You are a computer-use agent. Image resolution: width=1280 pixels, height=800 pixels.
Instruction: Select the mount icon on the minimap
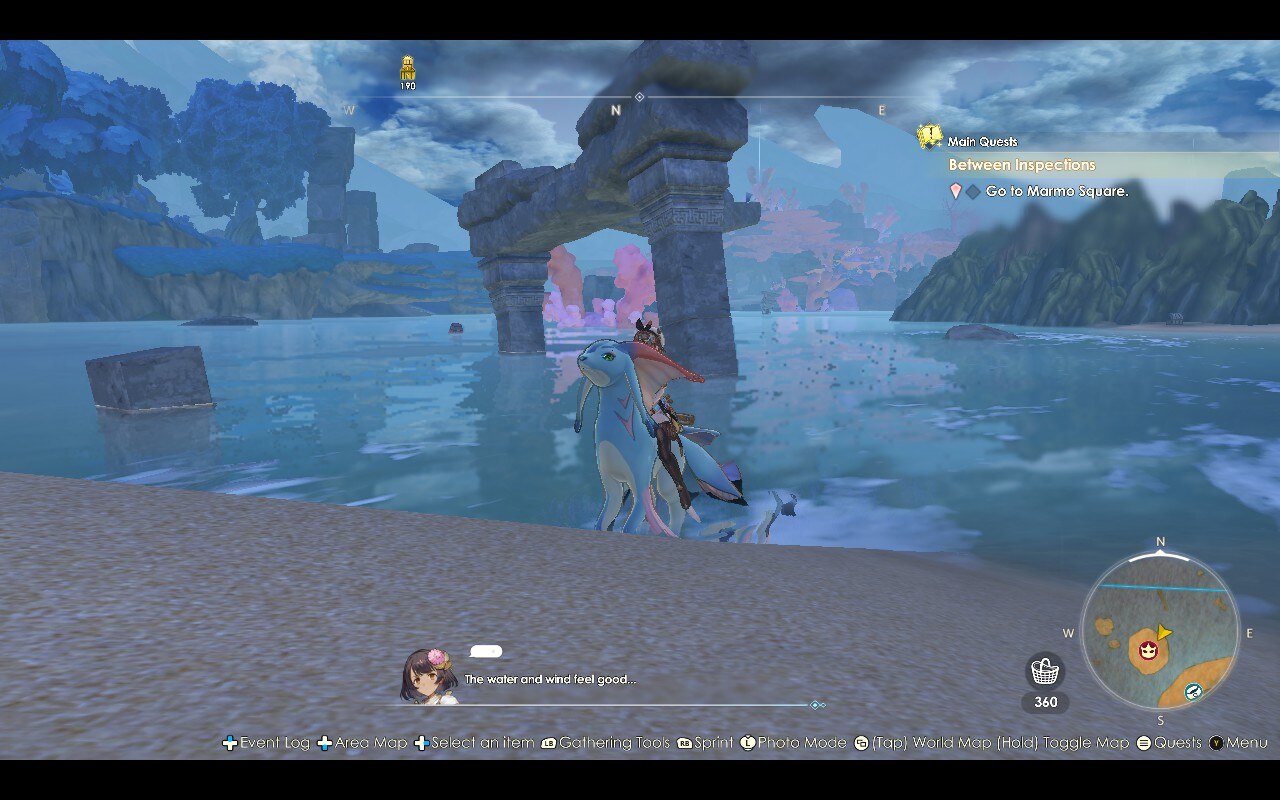pos(1193,690)
